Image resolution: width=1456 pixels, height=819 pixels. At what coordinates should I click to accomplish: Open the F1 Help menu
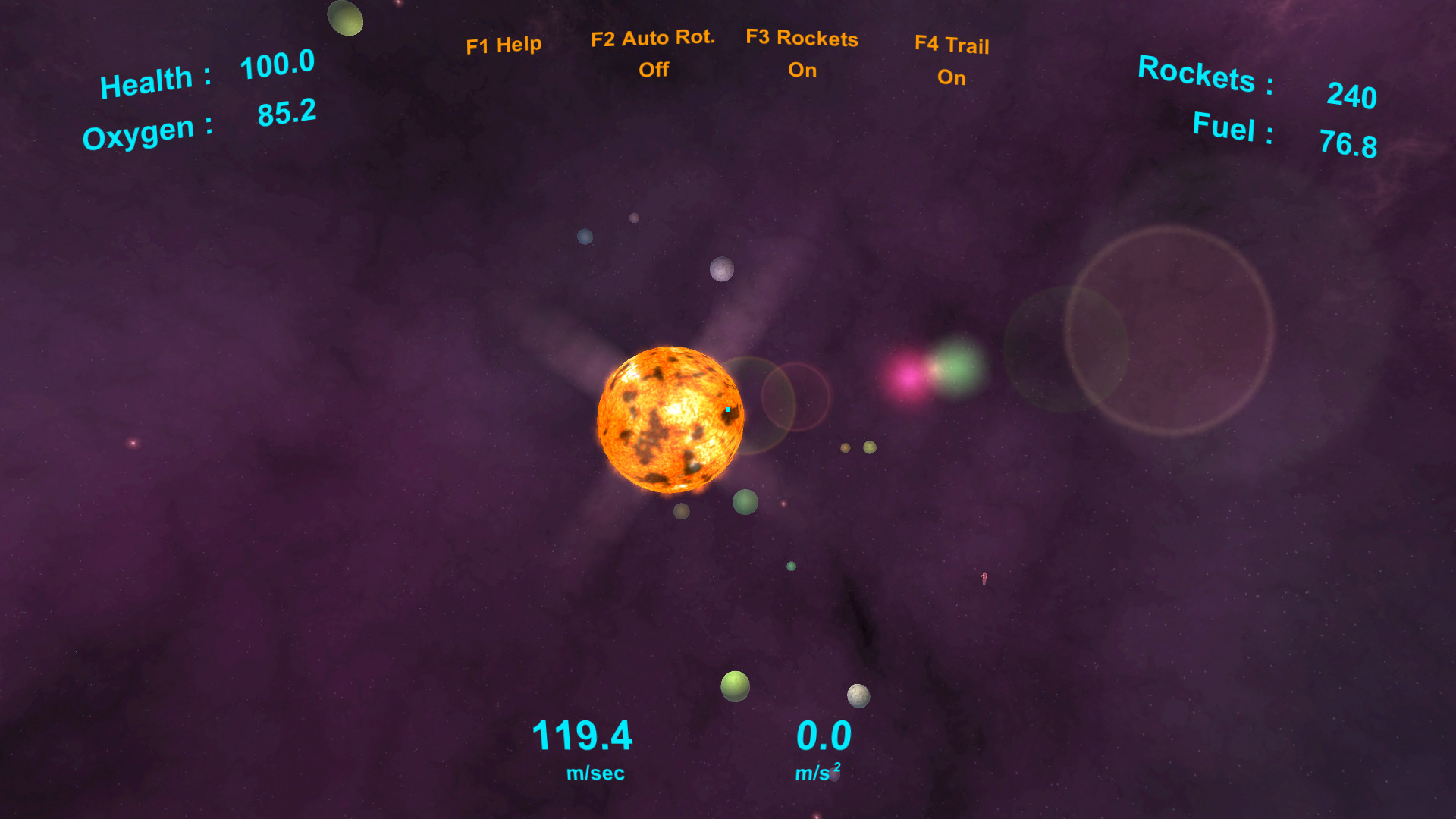click(505, 44)
